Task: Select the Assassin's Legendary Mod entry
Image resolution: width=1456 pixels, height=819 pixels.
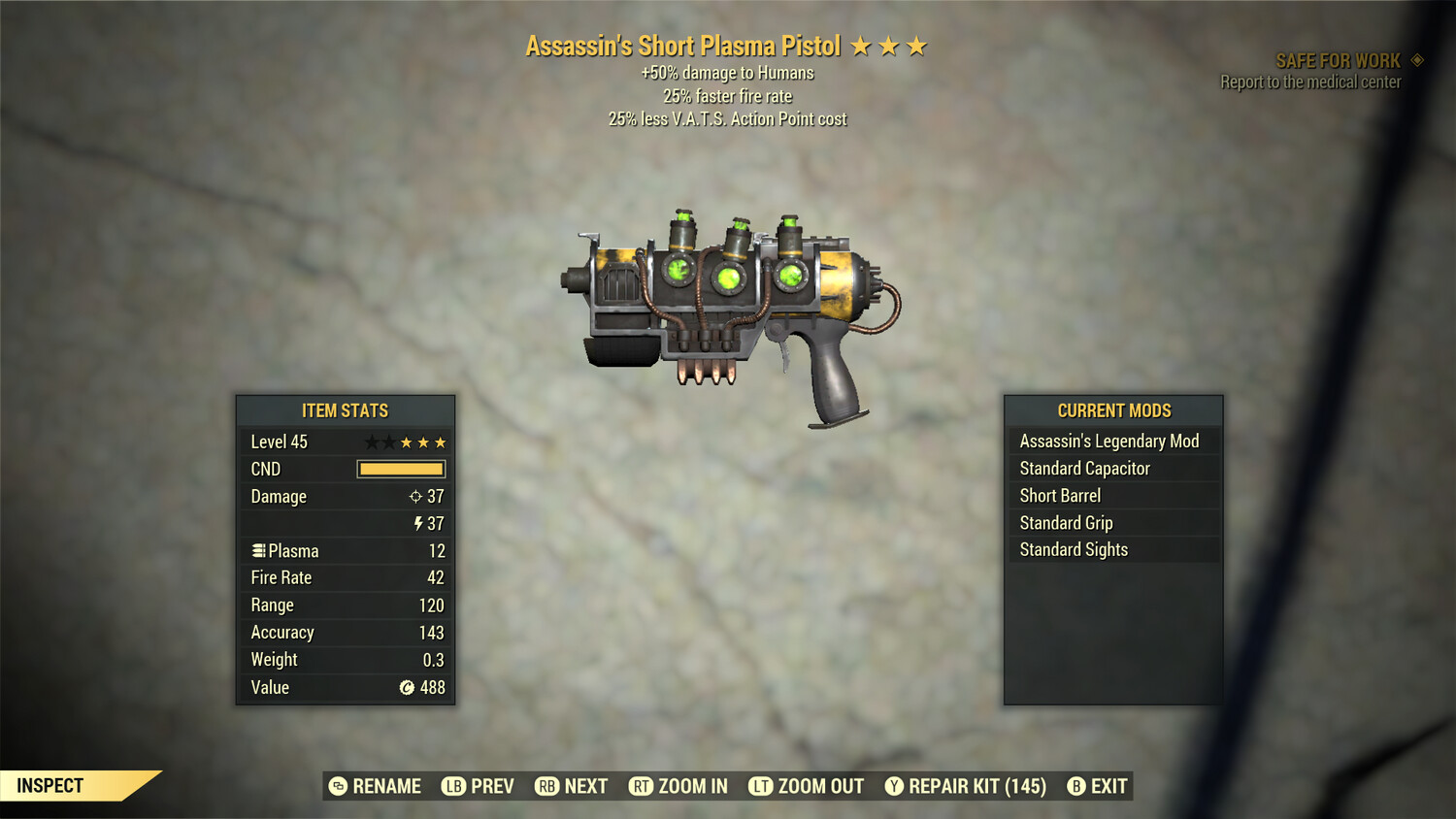Action: coord(1109,441)
